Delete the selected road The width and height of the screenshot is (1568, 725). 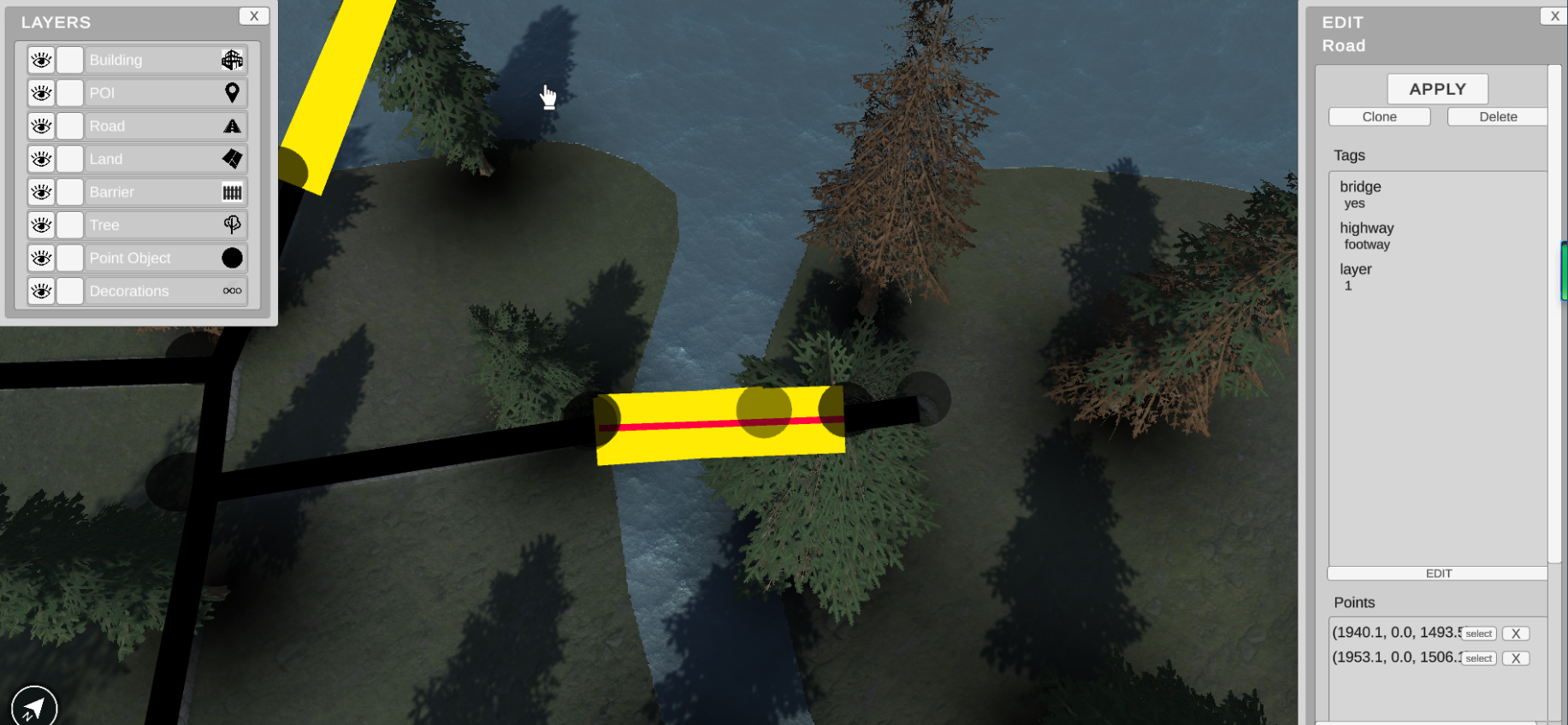click(x=1497, y=117)
